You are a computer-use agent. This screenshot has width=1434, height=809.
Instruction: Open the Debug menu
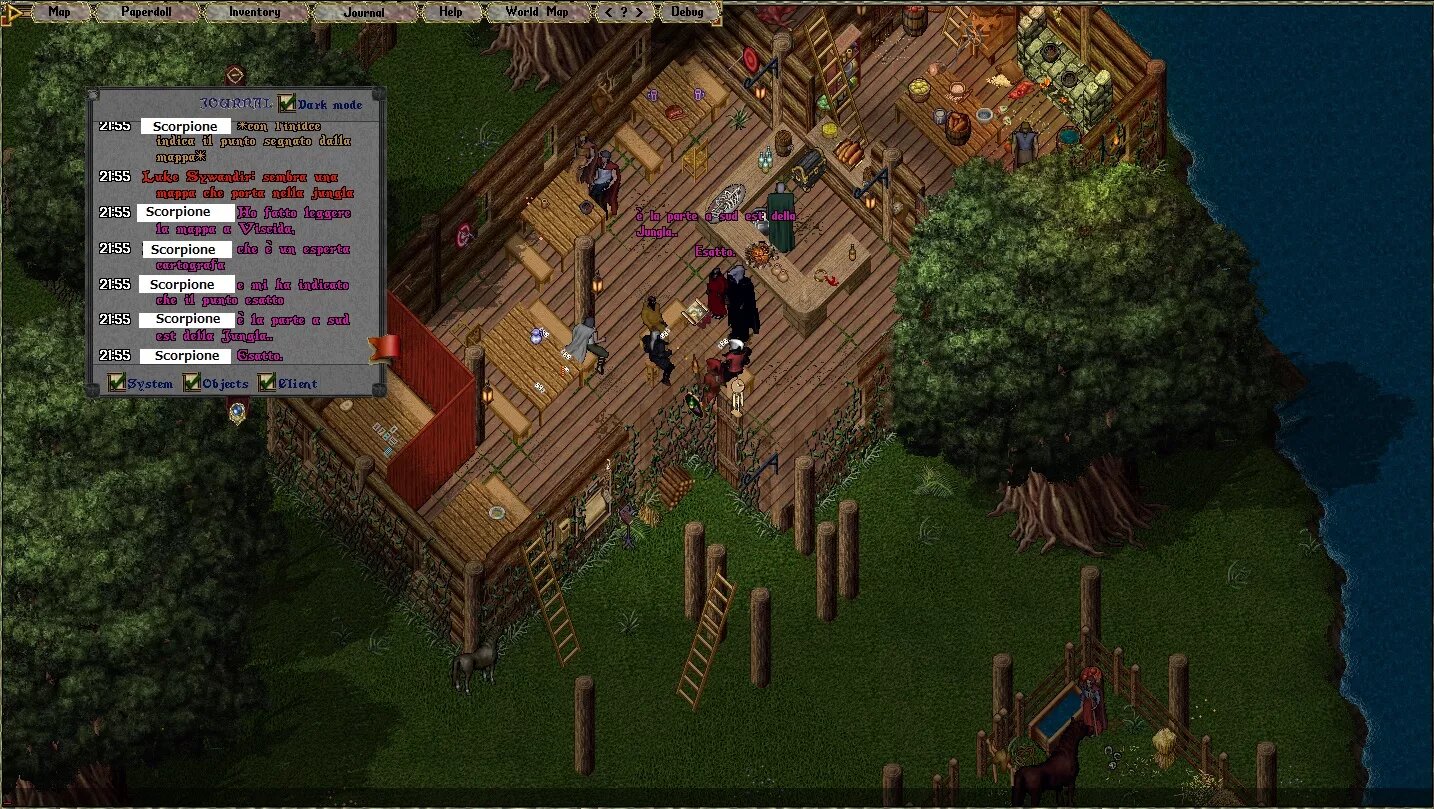coord(687,12)
